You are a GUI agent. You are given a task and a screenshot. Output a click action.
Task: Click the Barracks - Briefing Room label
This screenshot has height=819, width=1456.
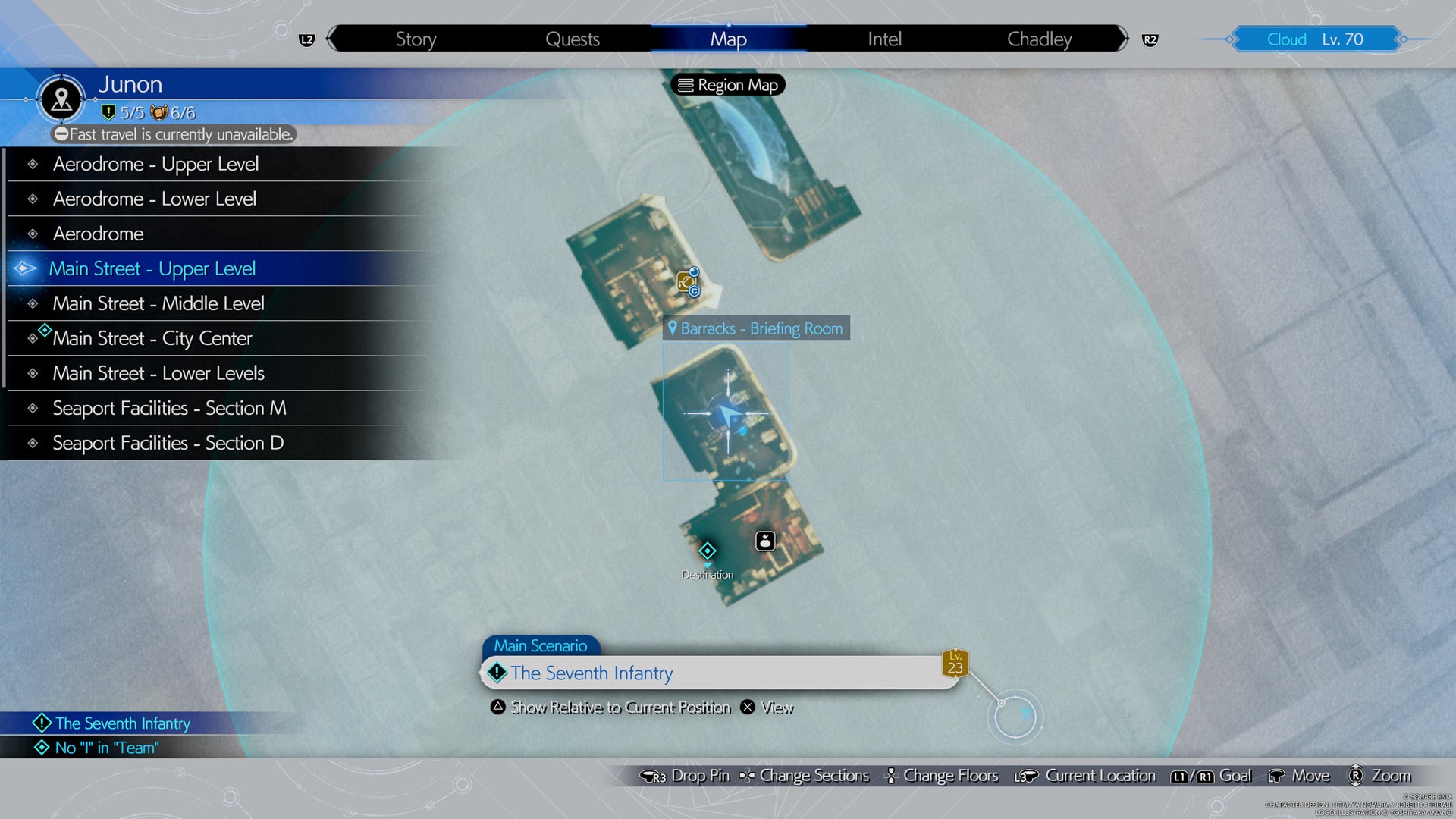pyautogui.click(x=756, y=328)
